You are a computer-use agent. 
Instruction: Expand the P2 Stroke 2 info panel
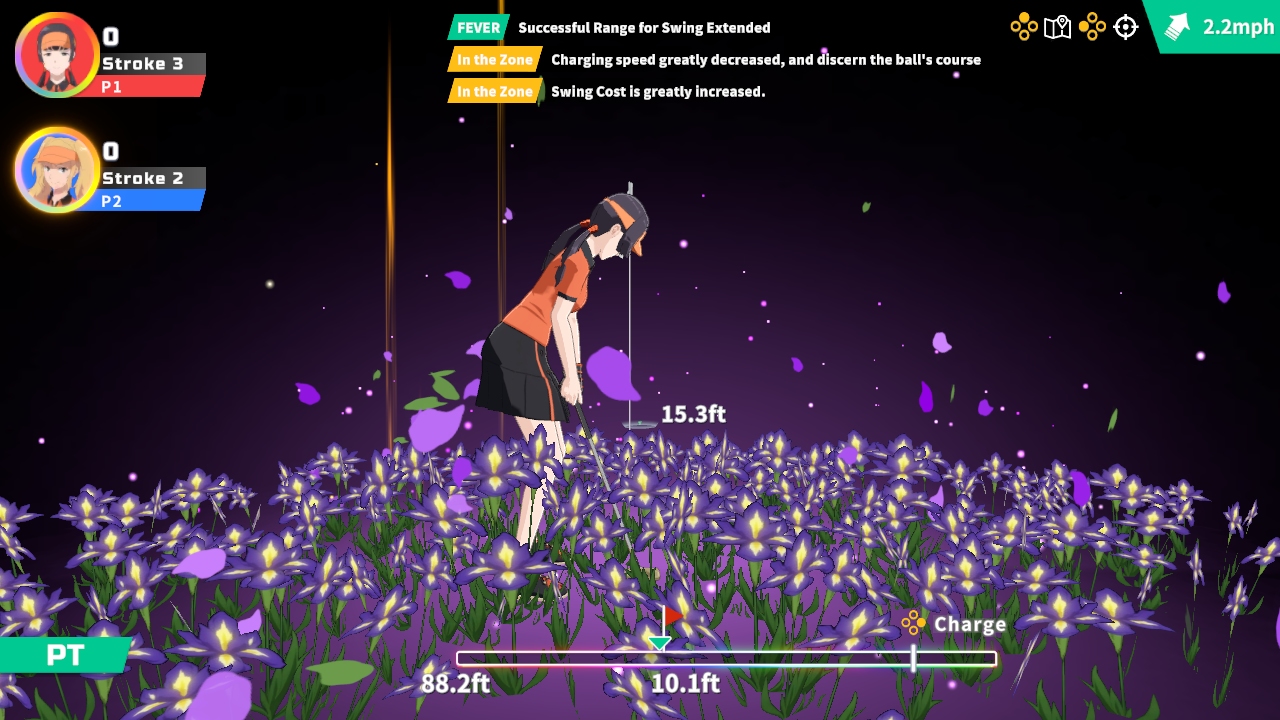click(150, 178)
